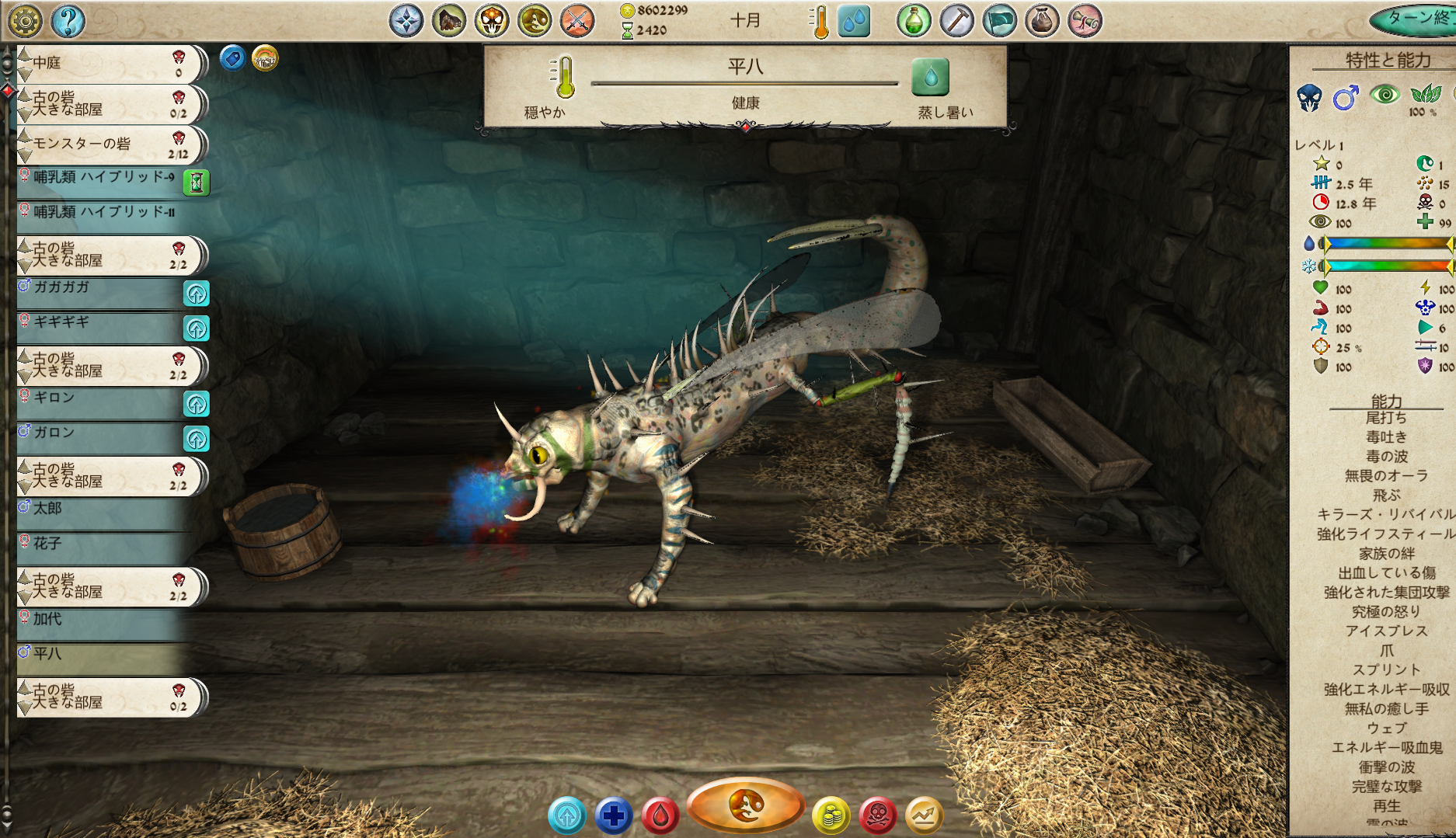Sell monster with gold coins button
Viewport: 1456px width, 838px height.
[x=831, y=815]
